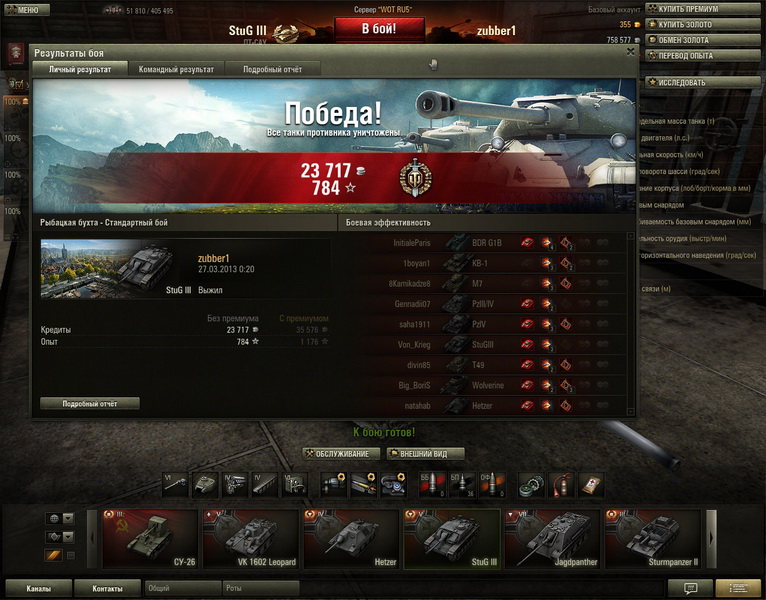Open Внешний вид customization
Viewport: 766px width, 600px height.
point(424,454)
